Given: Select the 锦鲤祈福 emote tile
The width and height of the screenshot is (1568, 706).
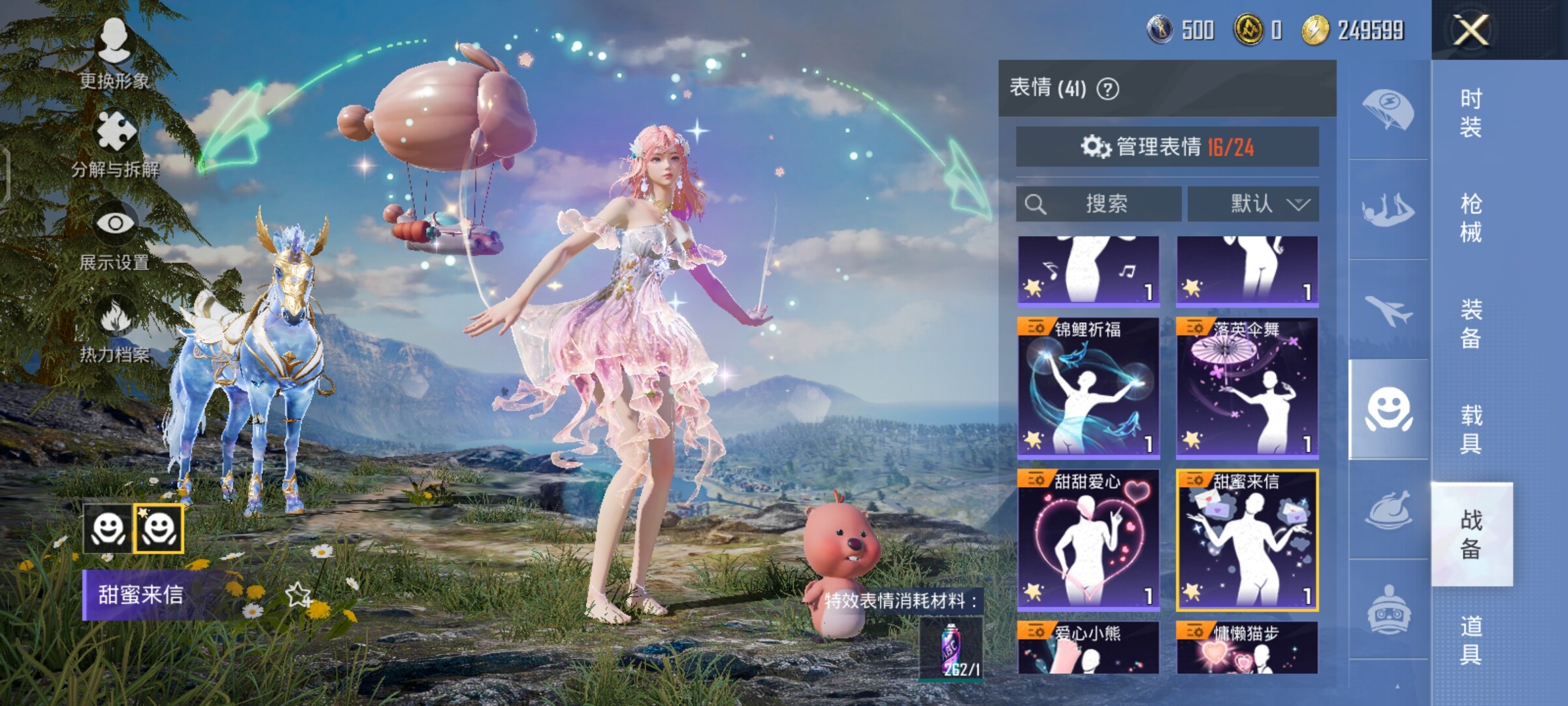Looking at the screenshot, I should click(1088, 387).
